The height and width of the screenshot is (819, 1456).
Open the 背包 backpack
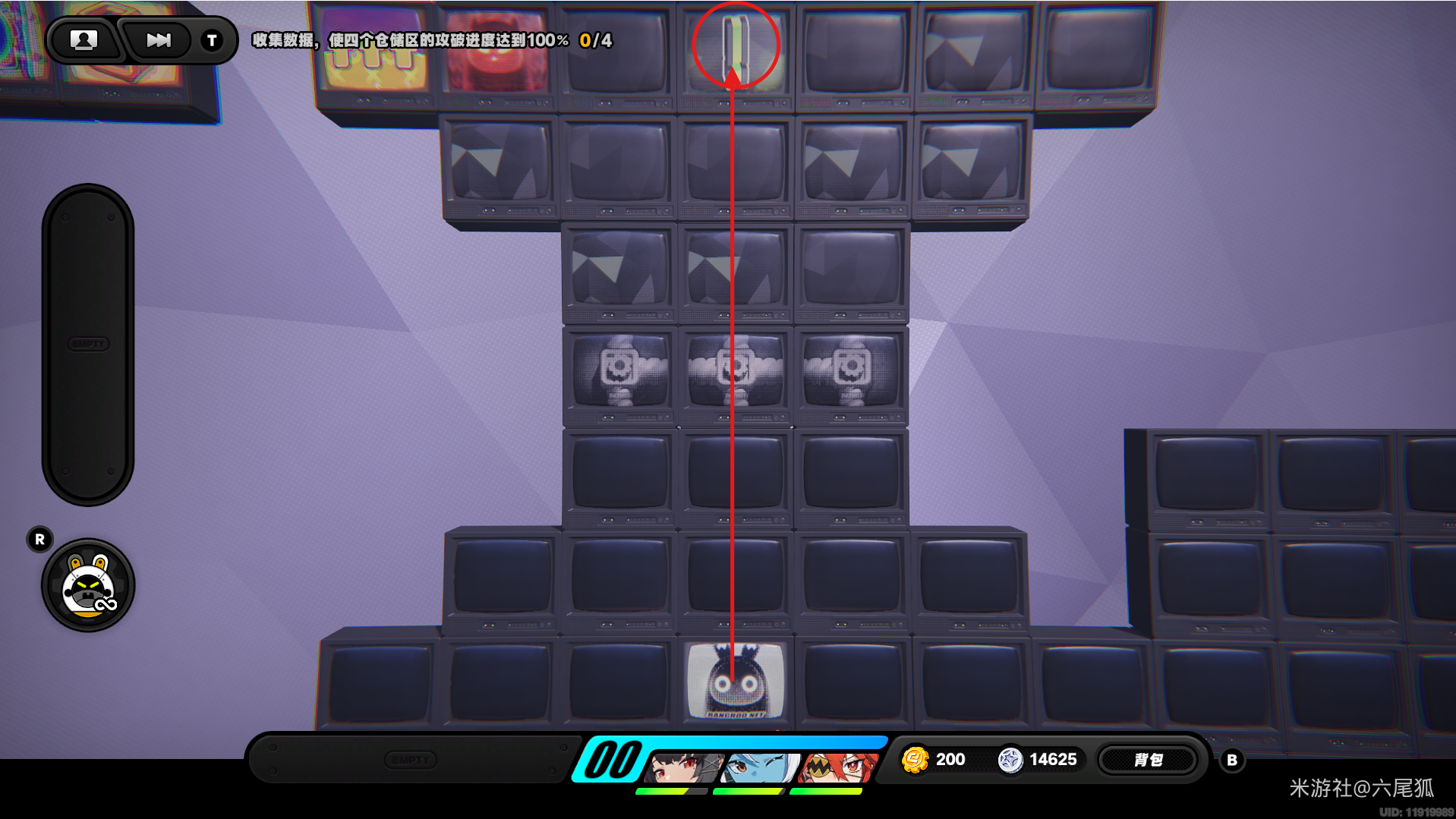1148,760
